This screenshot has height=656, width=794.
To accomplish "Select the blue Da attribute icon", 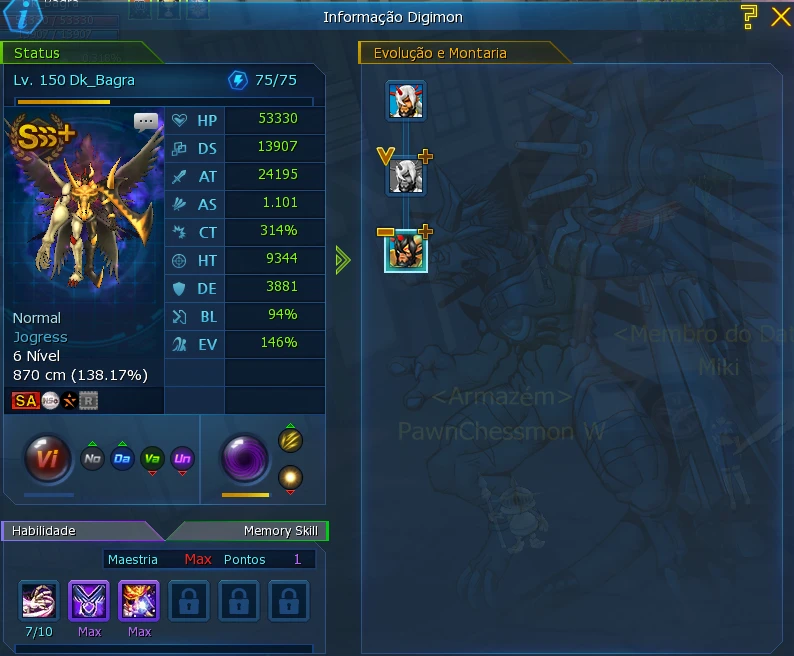I will point(122,460).
